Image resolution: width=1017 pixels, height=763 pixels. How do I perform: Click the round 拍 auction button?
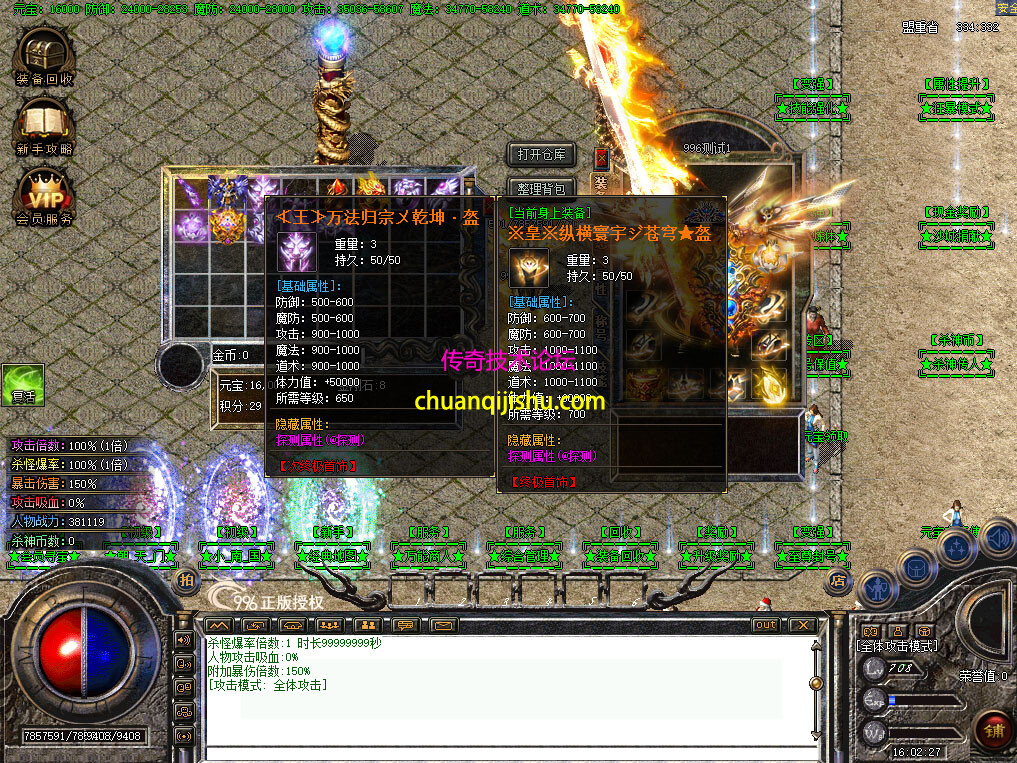(186, 580)
